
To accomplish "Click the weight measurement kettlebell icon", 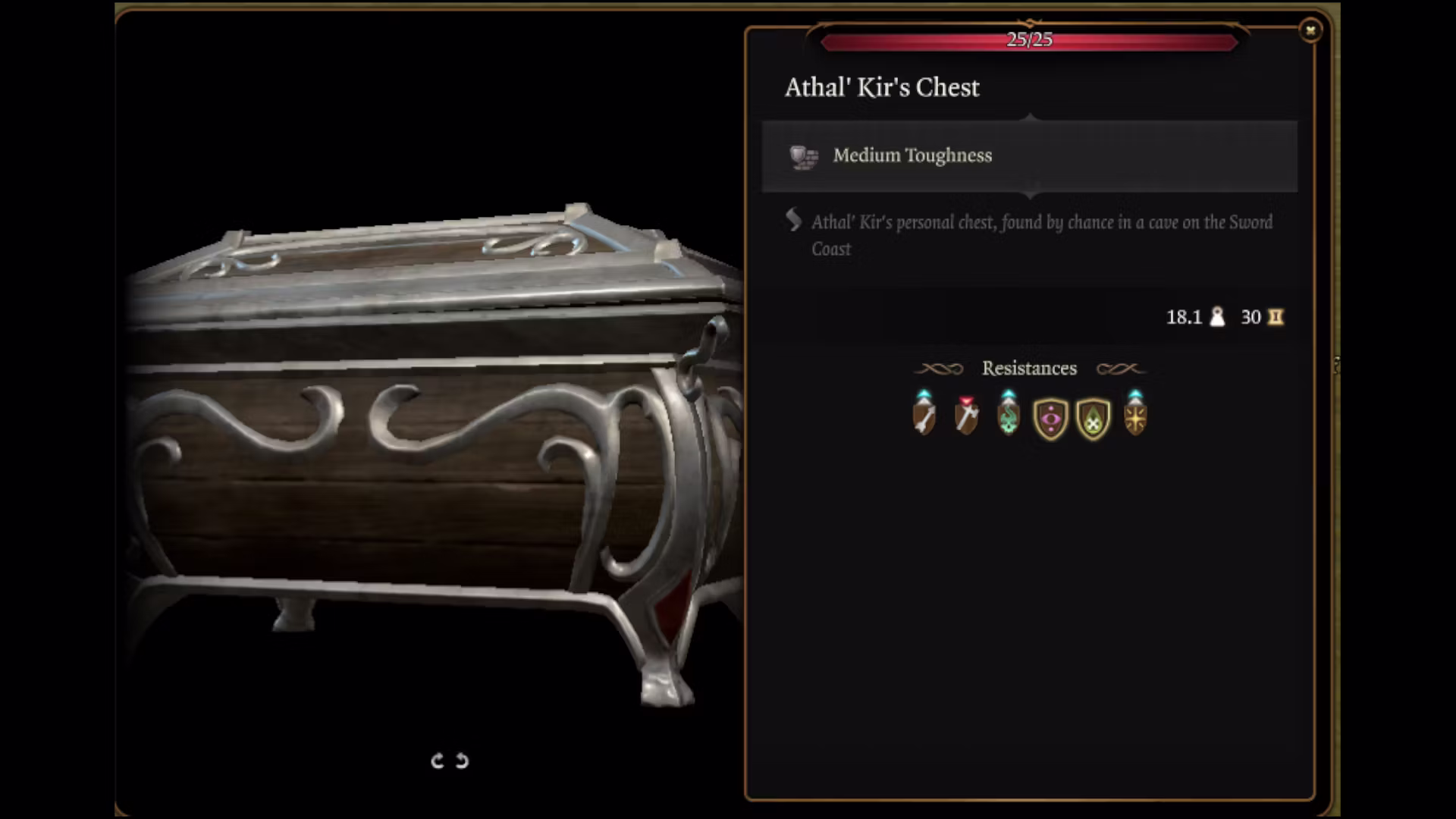I will [1218, 317].
